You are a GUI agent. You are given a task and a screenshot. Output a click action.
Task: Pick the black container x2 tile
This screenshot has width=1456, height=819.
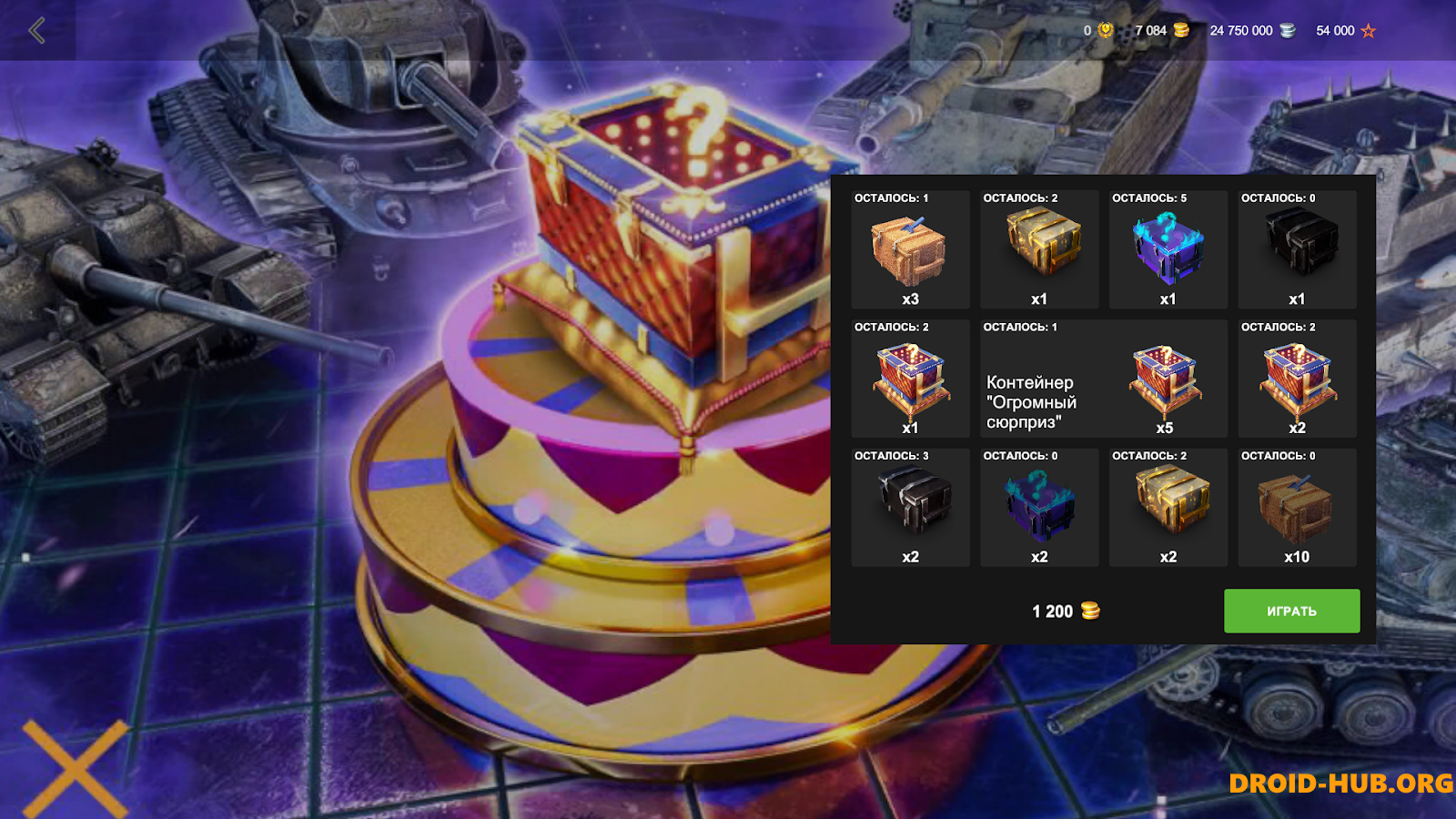(x=910, y=508)
